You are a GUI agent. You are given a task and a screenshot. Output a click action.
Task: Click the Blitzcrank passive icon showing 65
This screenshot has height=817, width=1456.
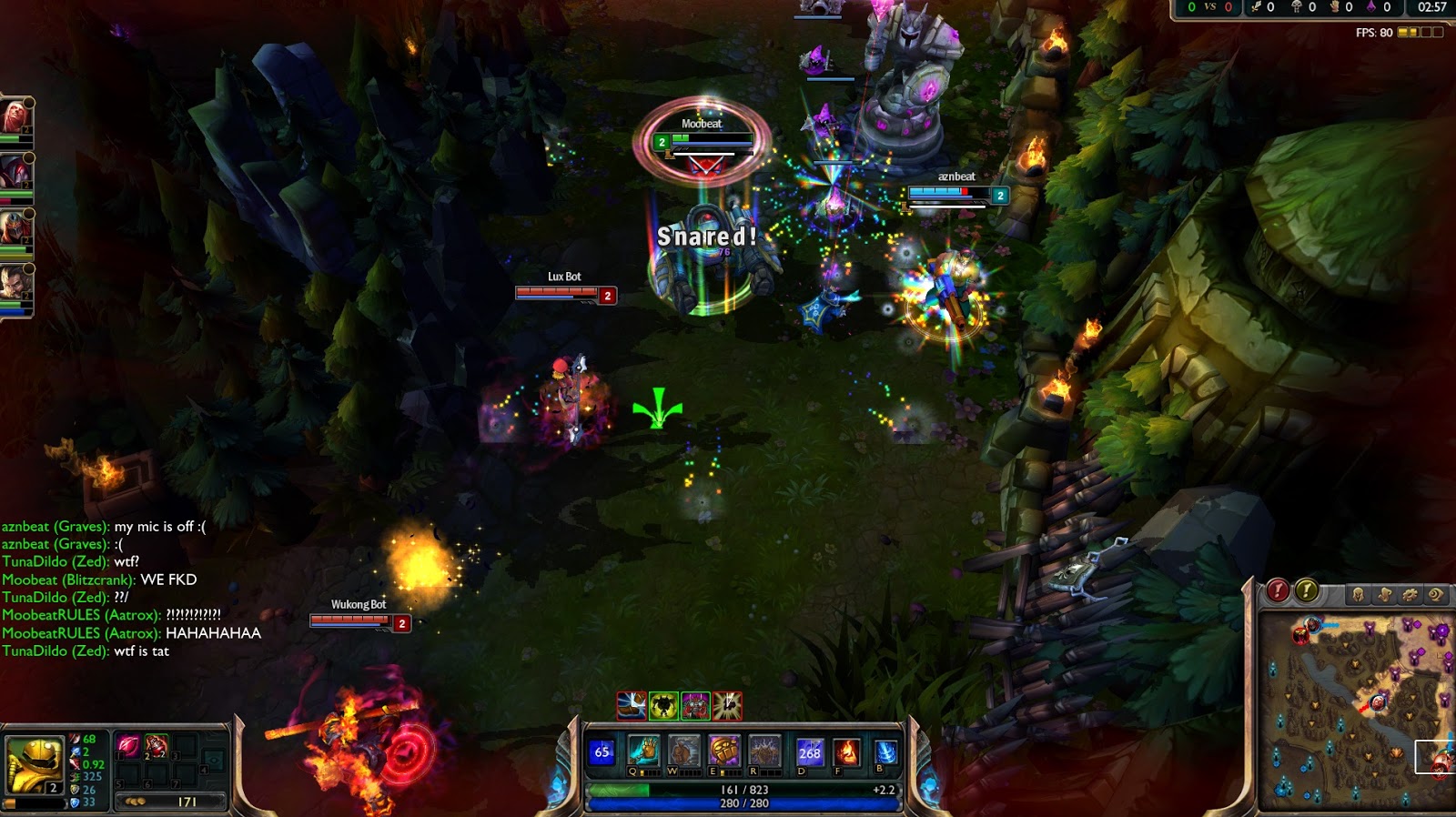tap(602, 752)
